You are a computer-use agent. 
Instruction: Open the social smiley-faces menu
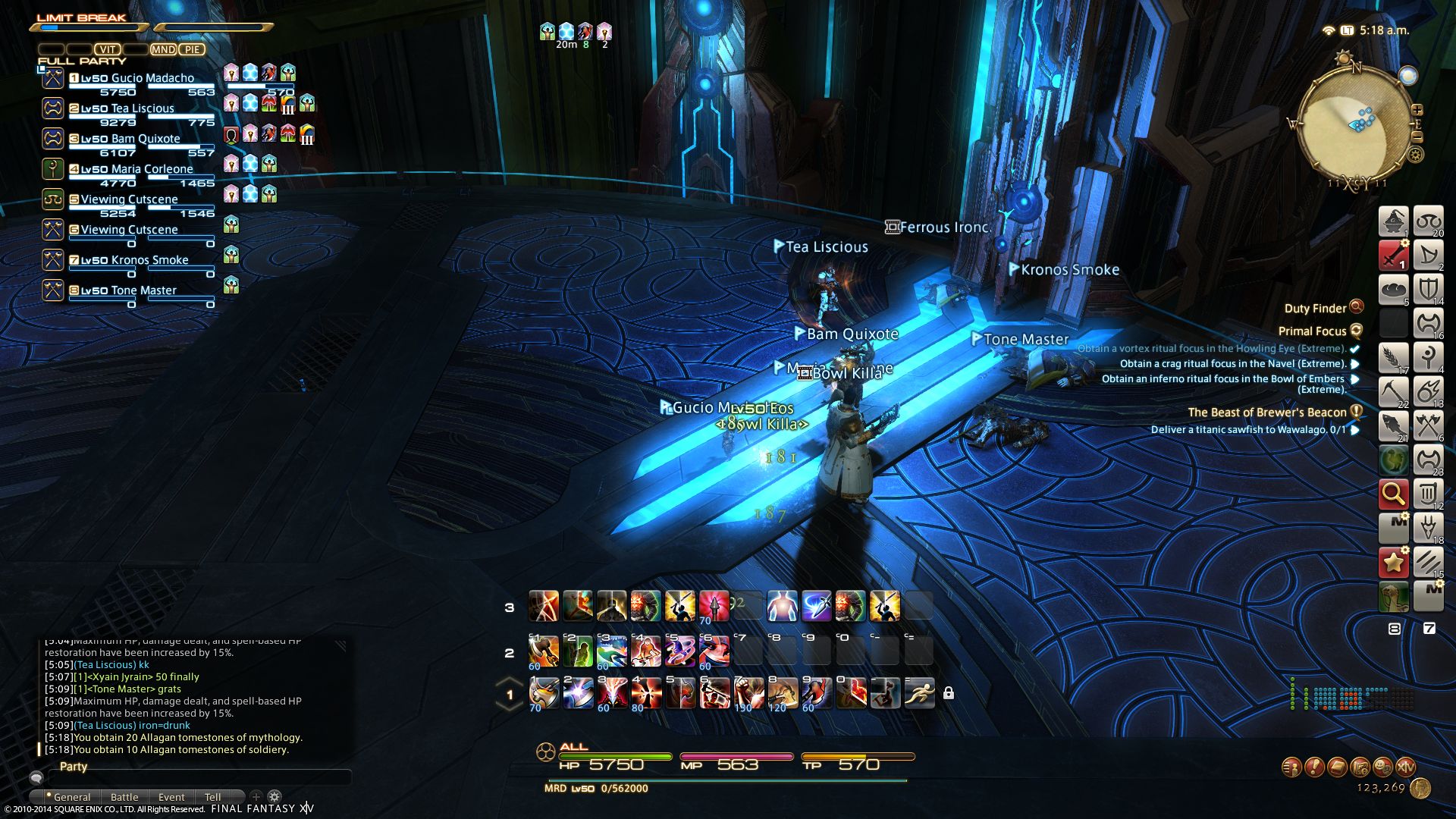tap(1382, 767)
